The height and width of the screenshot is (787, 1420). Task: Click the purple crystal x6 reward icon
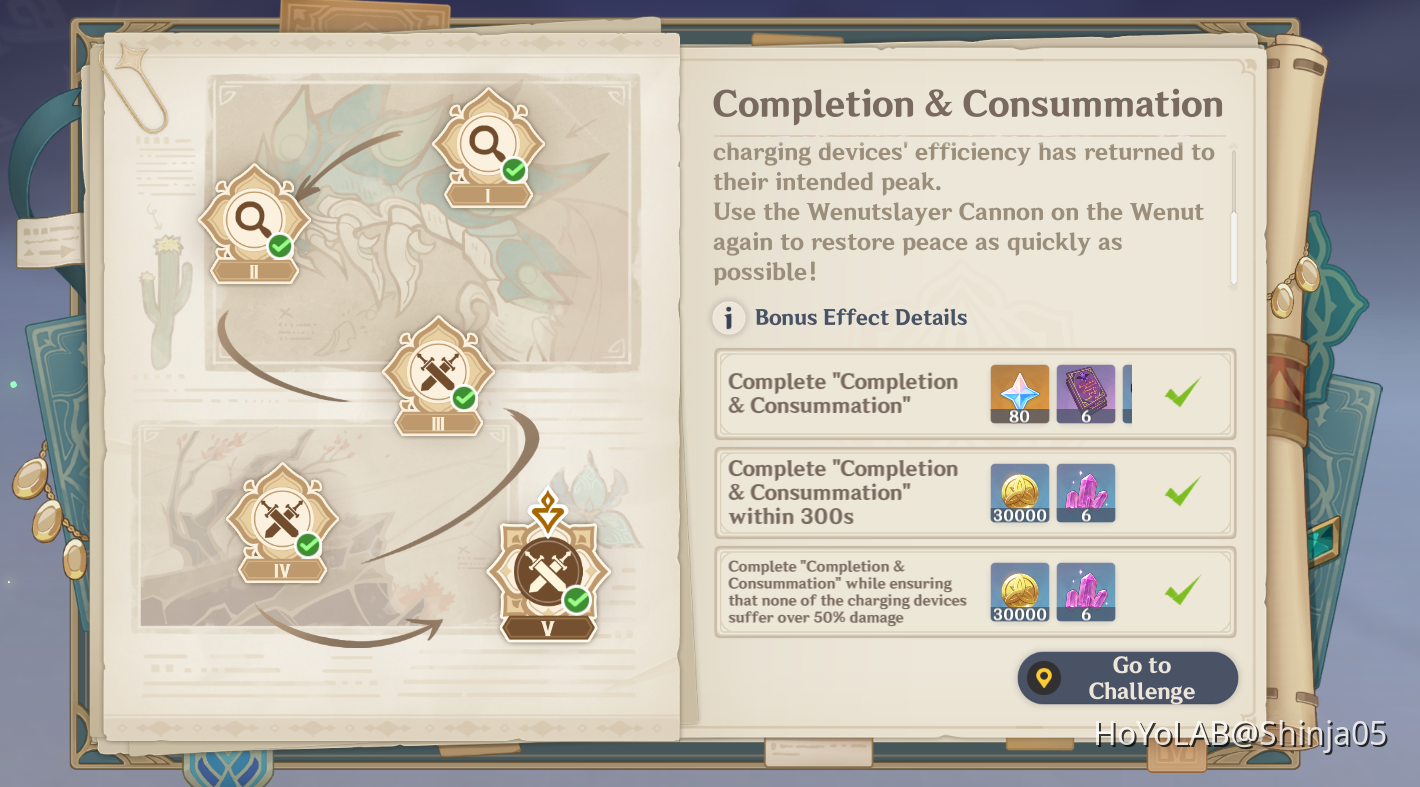click(x=1085, y=493)
